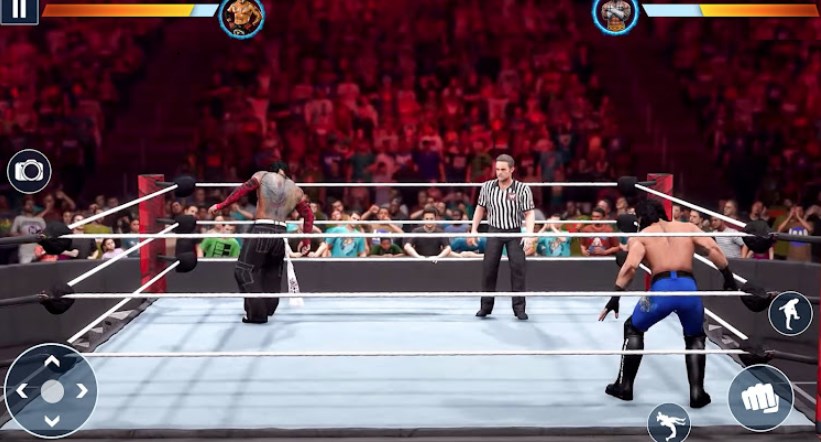Screen dimensions: 821x442
Task: Use the directional movement pad
Action: (51, 391)
